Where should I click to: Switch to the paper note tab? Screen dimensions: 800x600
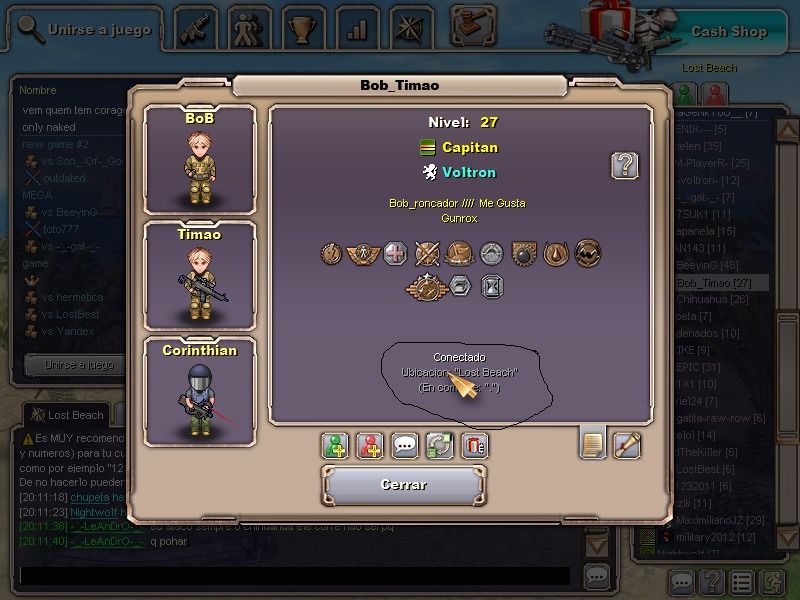593,442
